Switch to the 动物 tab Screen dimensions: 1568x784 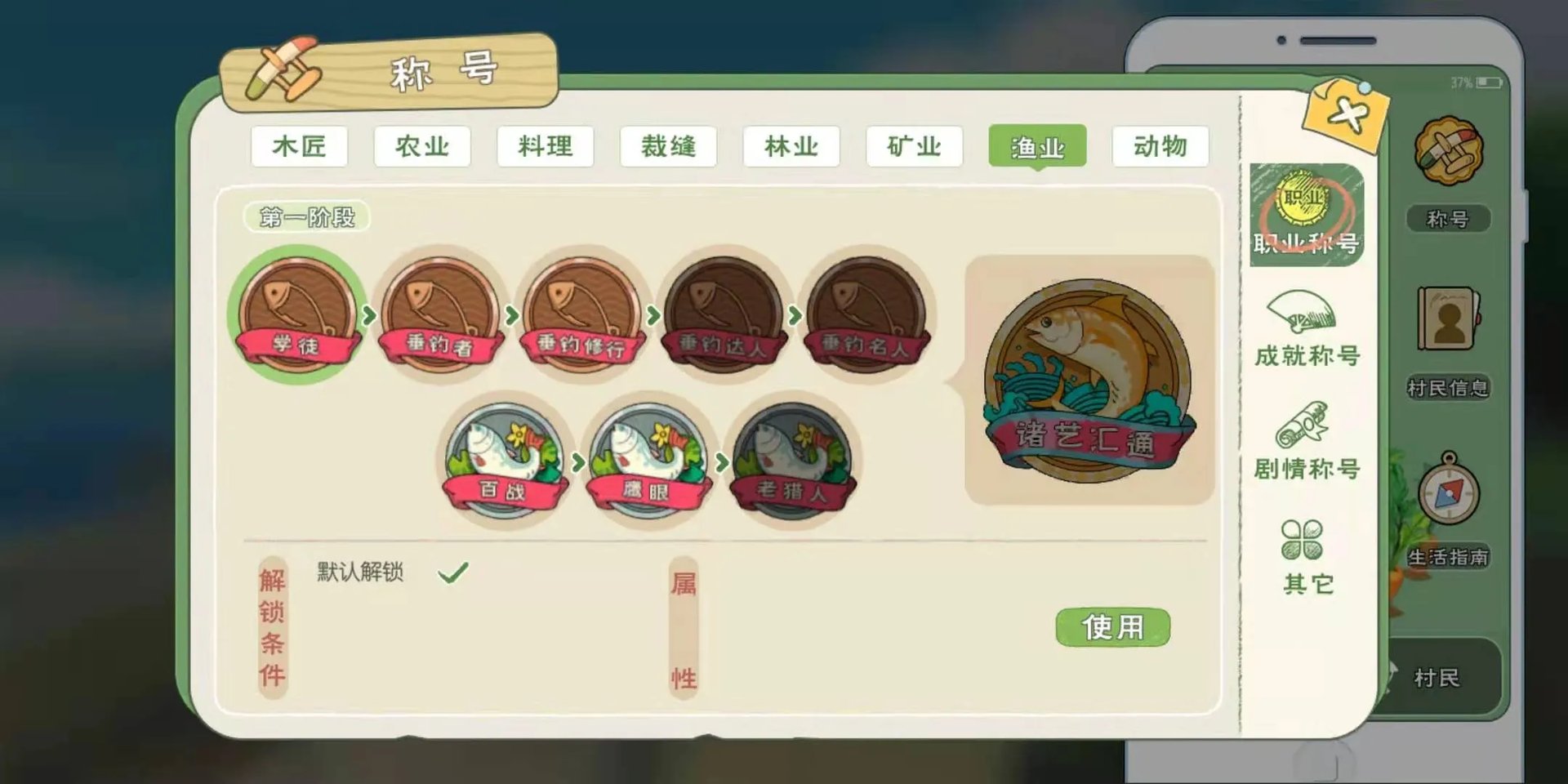click(x=1160, y=147)
